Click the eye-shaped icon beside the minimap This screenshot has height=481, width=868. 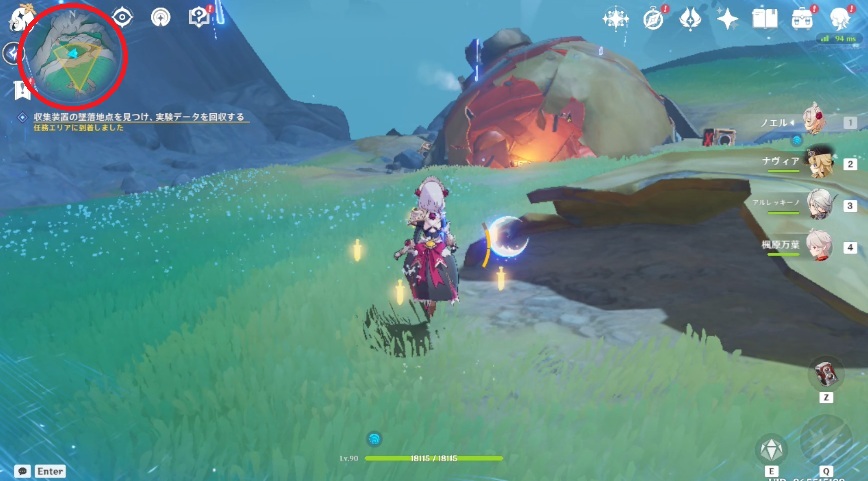coord(122,16)
